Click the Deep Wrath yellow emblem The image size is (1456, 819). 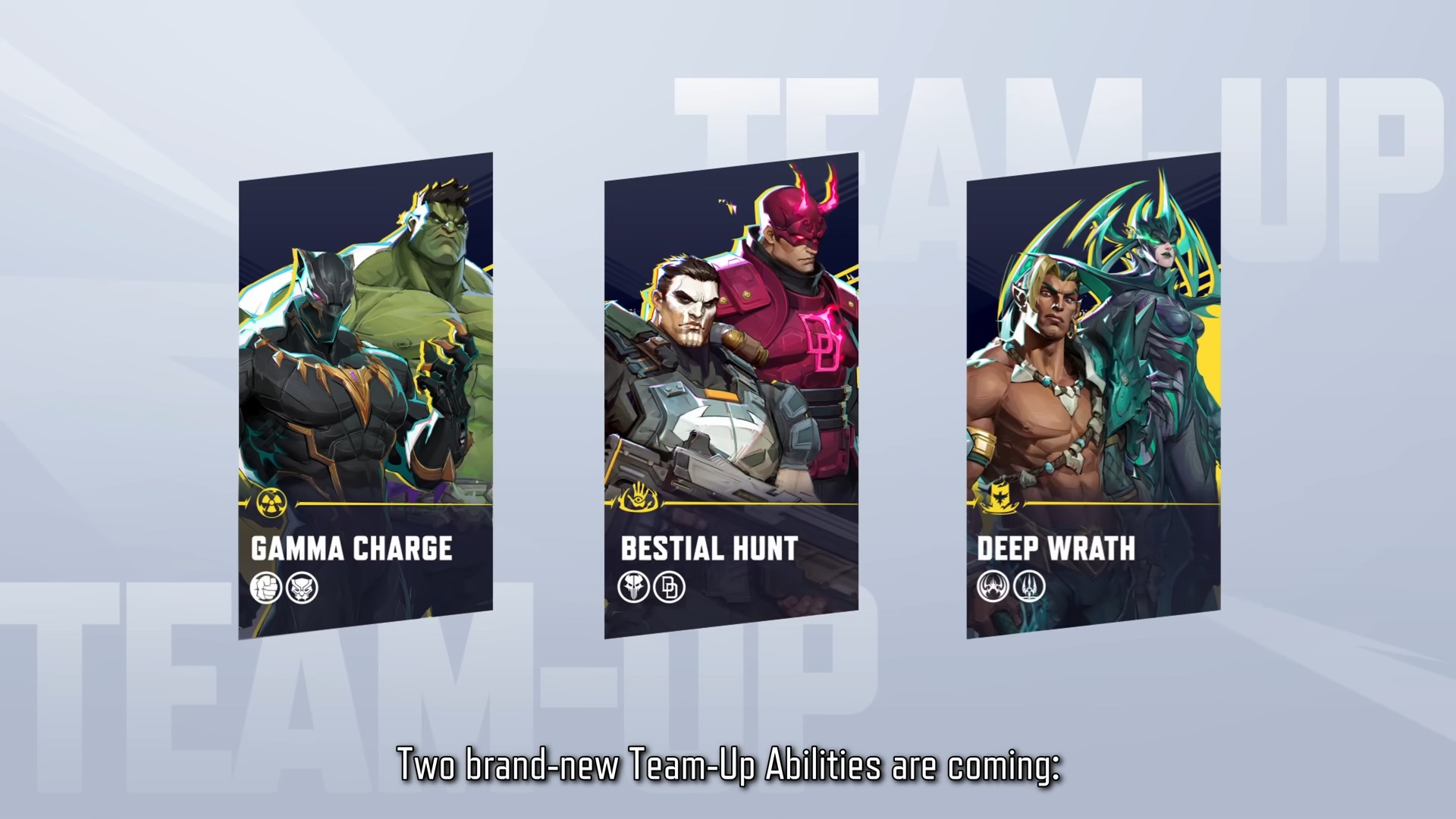998,498
